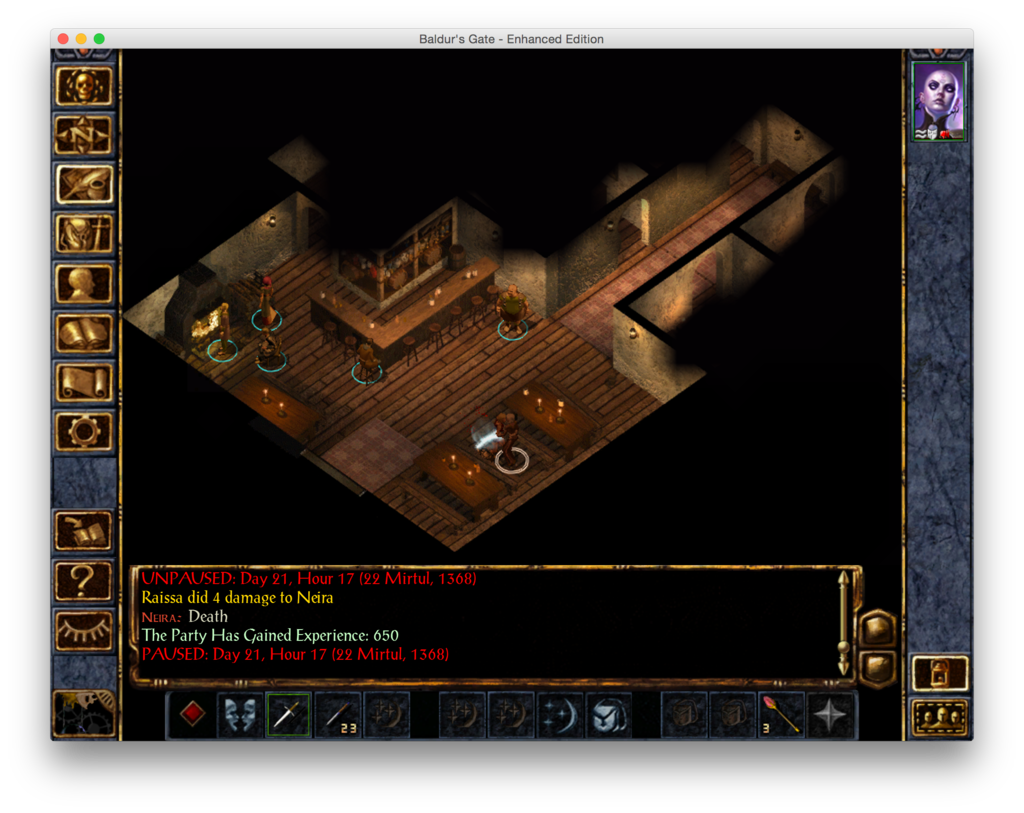Image resolution: width=1024 pixels, height=813 pixels.
Task: Open the journal quill button
Action: [85, 185]
